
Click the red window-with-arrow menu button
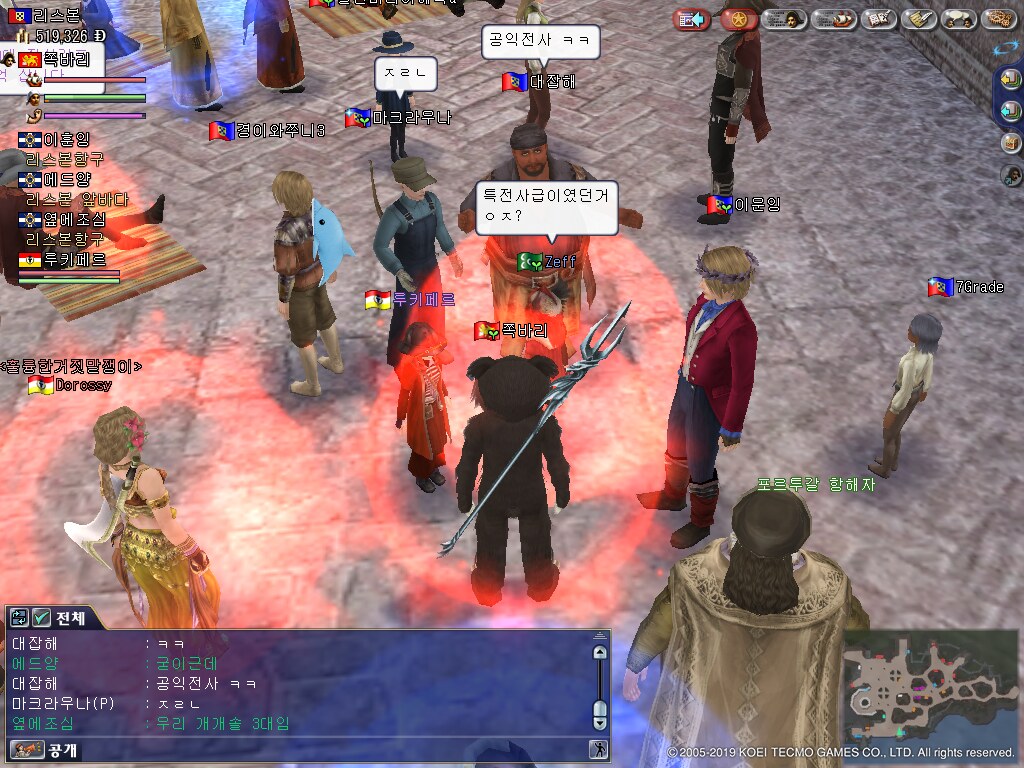click(x=691, y=19)
